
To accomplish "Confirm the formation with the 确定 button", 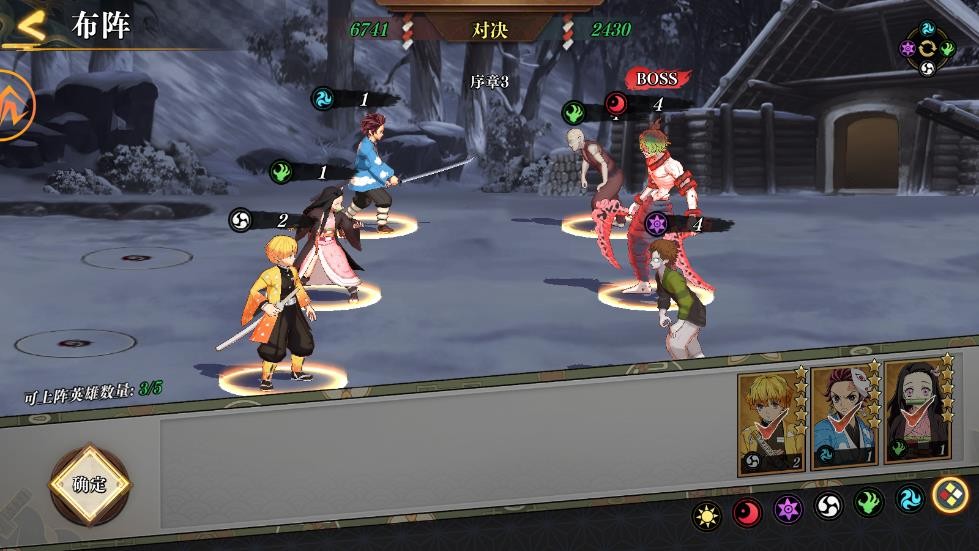I will pyautogui.click(x=90, y=485).
